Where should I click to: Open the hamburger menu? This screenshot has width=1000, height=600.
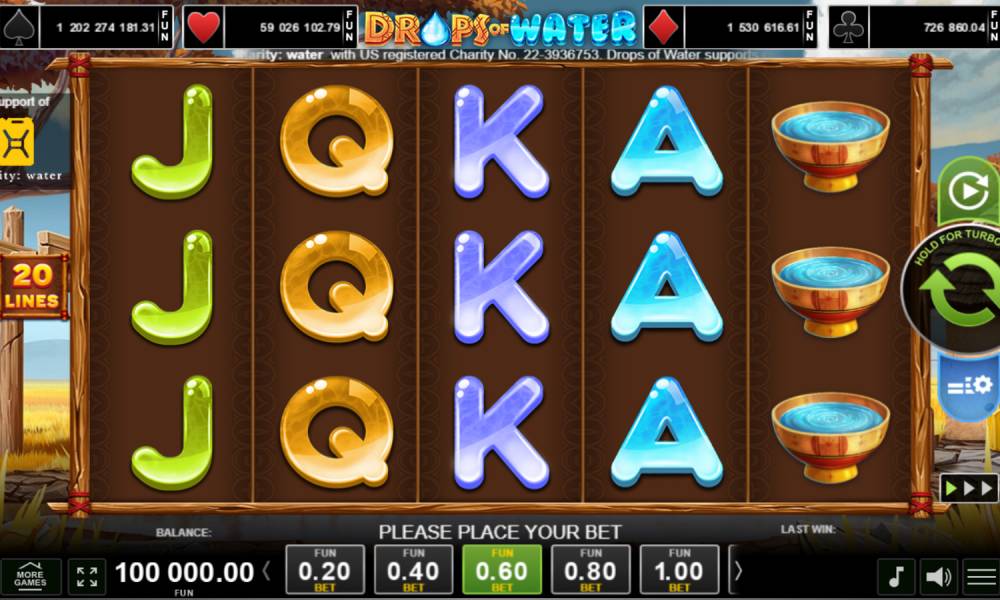980,577
